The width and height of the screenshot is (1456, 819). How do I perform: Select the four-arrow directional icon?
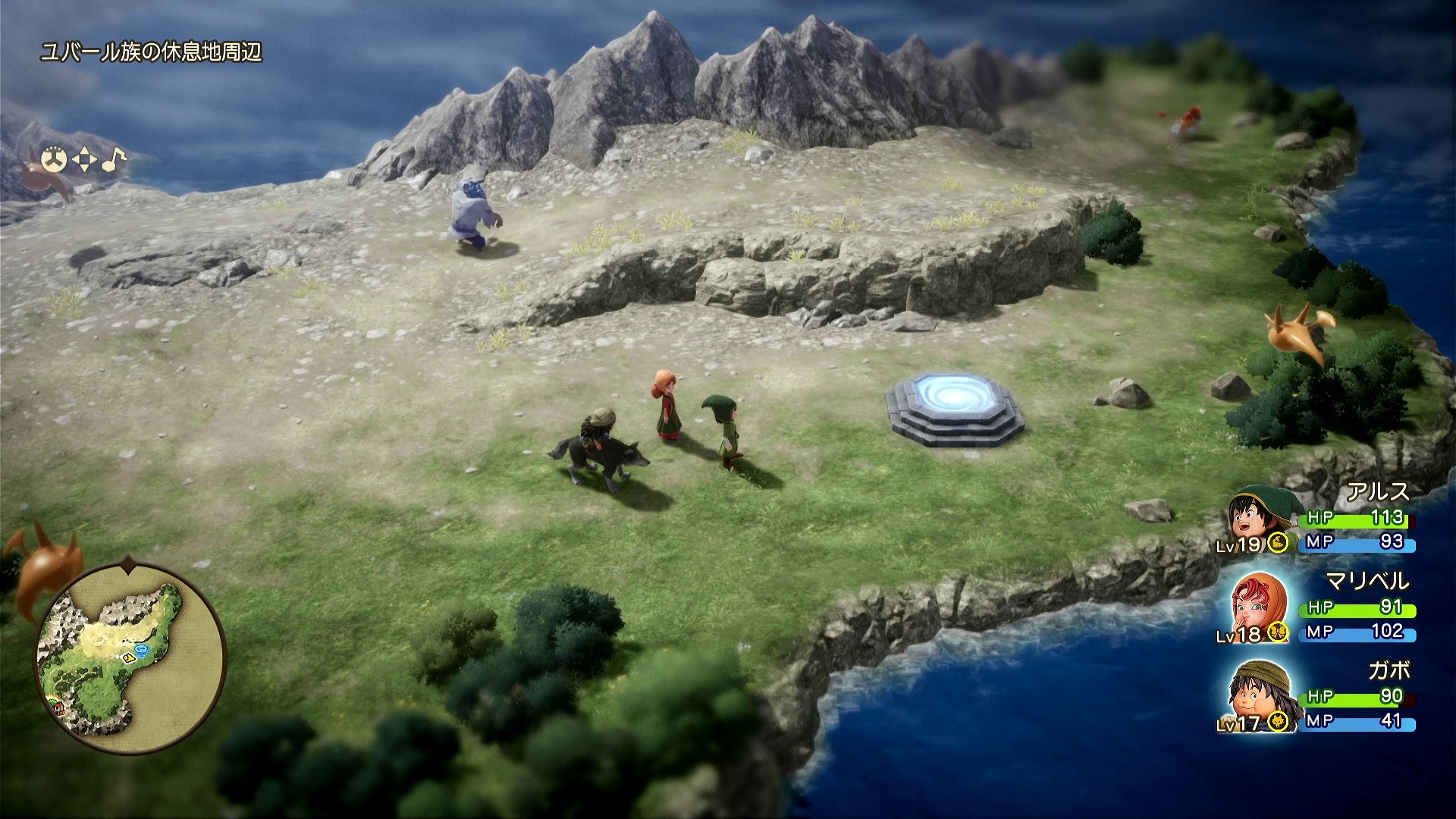84,160
